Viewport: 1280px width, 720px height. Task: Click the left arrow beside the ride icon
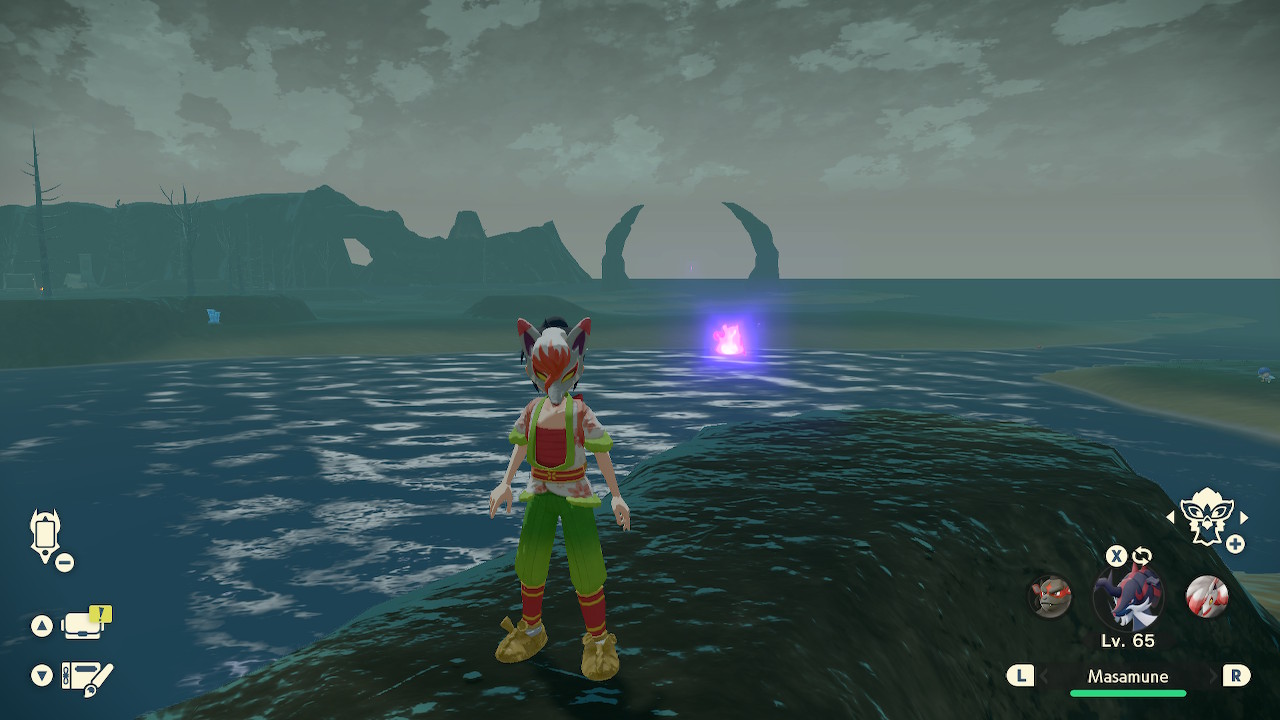tap(1171, 517)
